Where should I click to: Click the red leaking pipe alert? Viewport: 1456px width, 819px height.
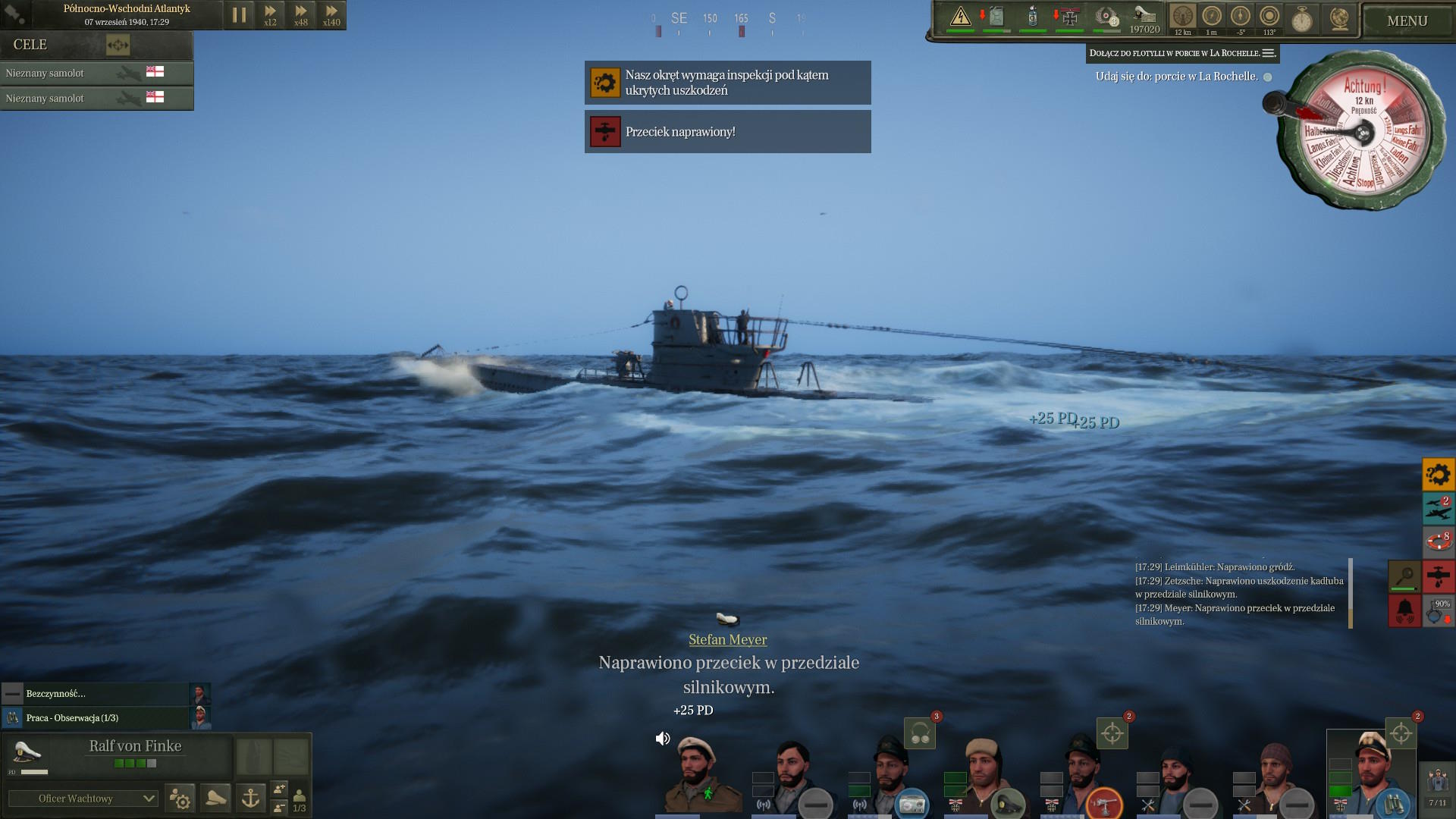point(1438,576)
